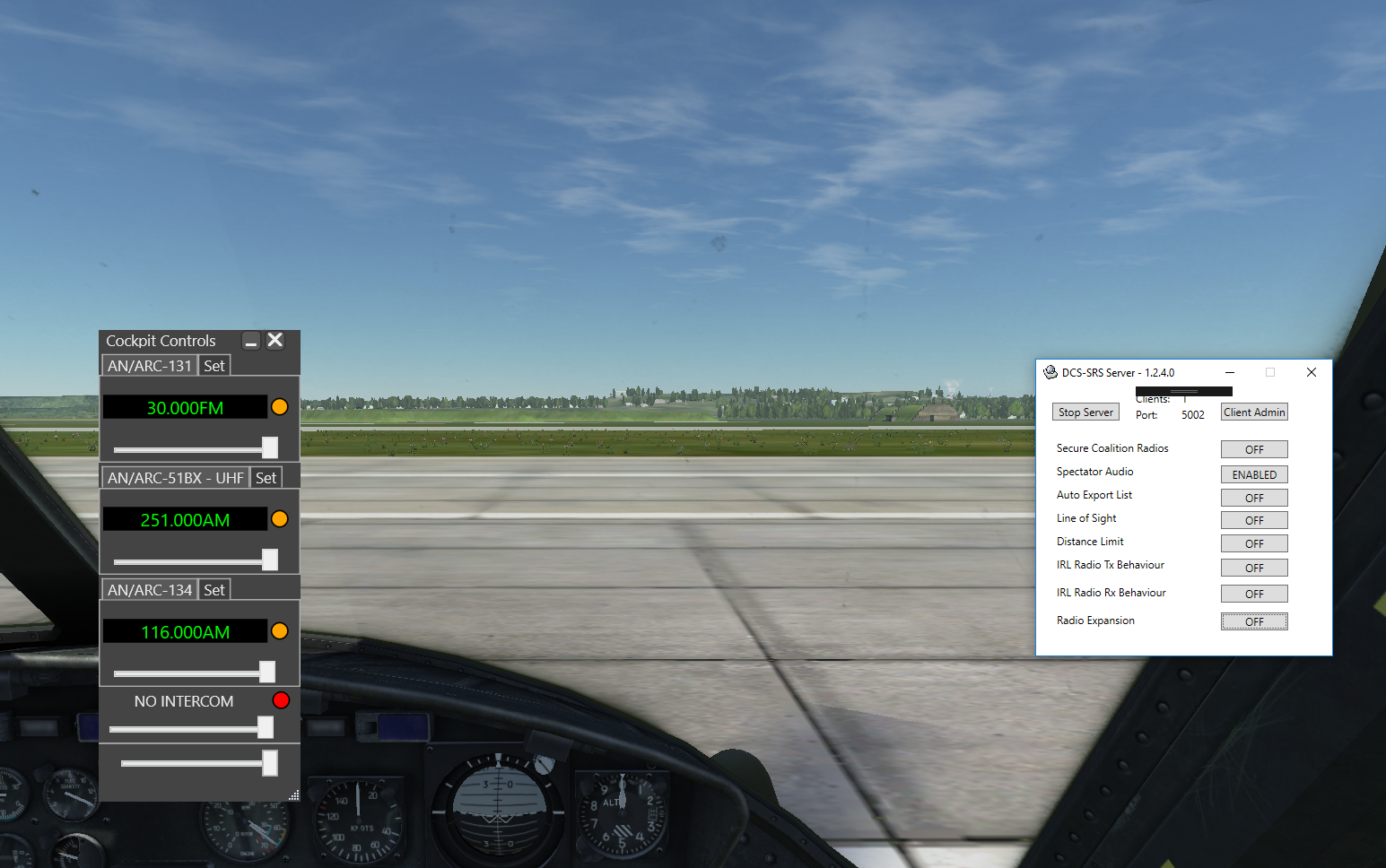1386x868 pixels.
Task: Click Set beside the AN/ARC-51BX UHF radio
Action: tap(266, 478)
